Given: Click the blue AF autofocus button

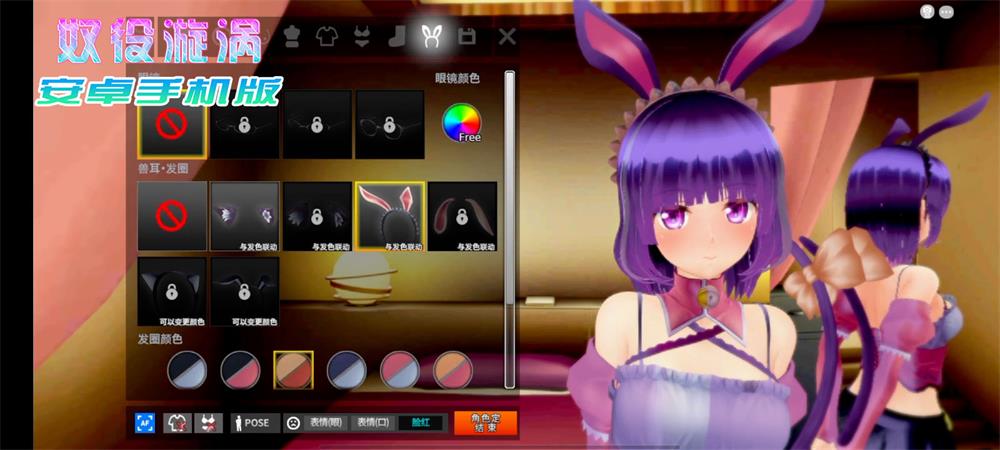Looking at the screenshot, I should pos(145,423).
